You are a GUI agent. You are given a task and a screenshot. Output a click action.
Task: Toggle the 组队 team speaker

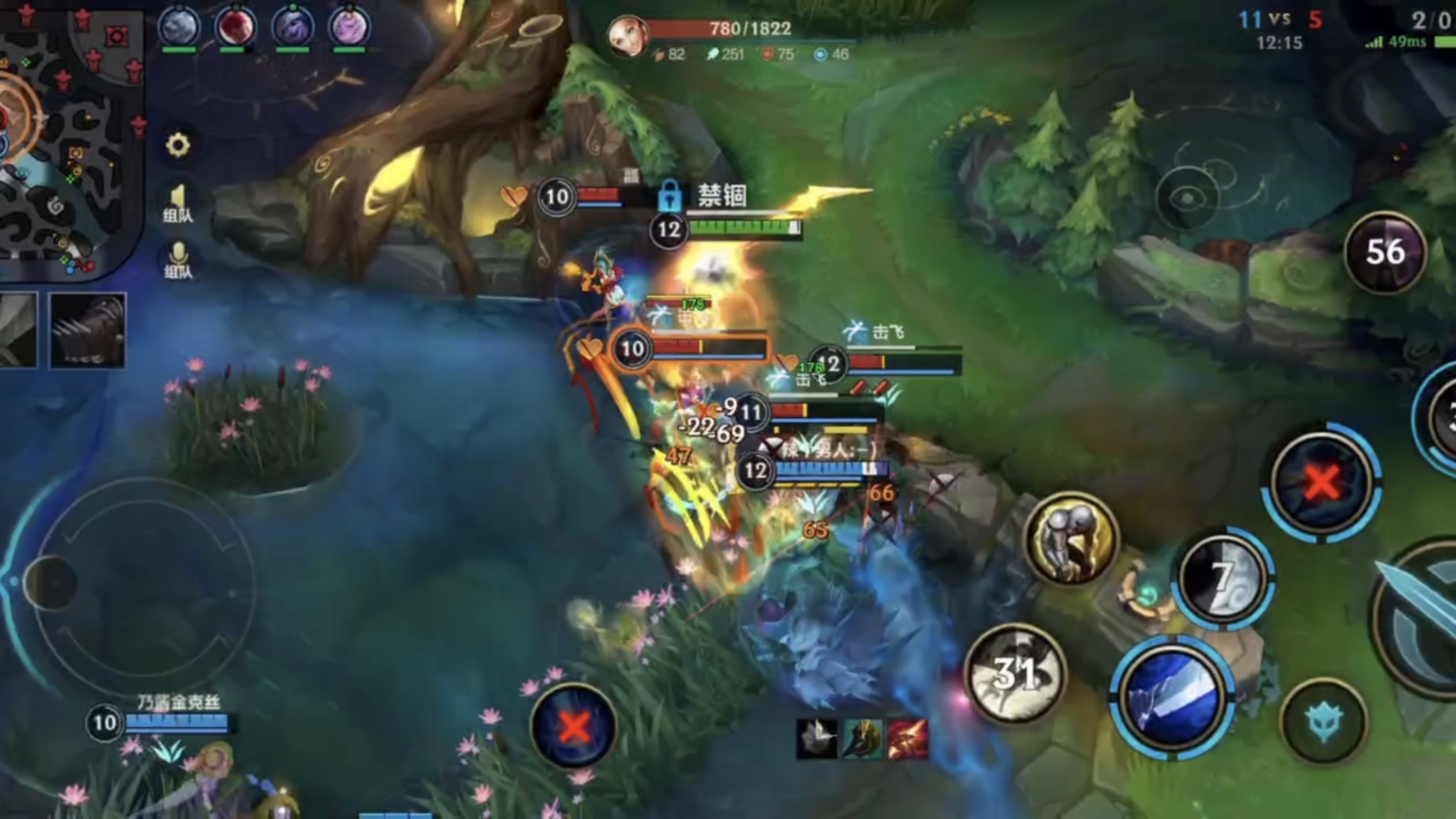pyautogui.click(x=177, y=202)
